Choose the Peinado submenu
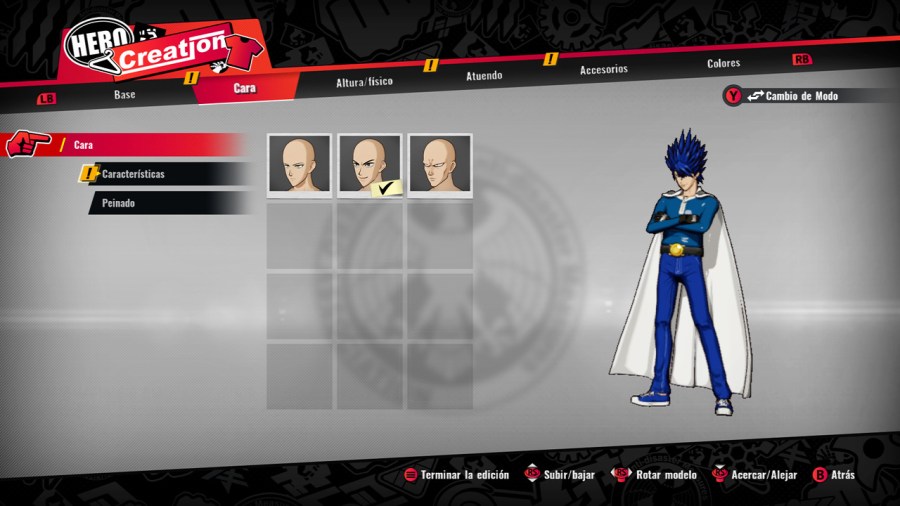 (x=120, y=203)
